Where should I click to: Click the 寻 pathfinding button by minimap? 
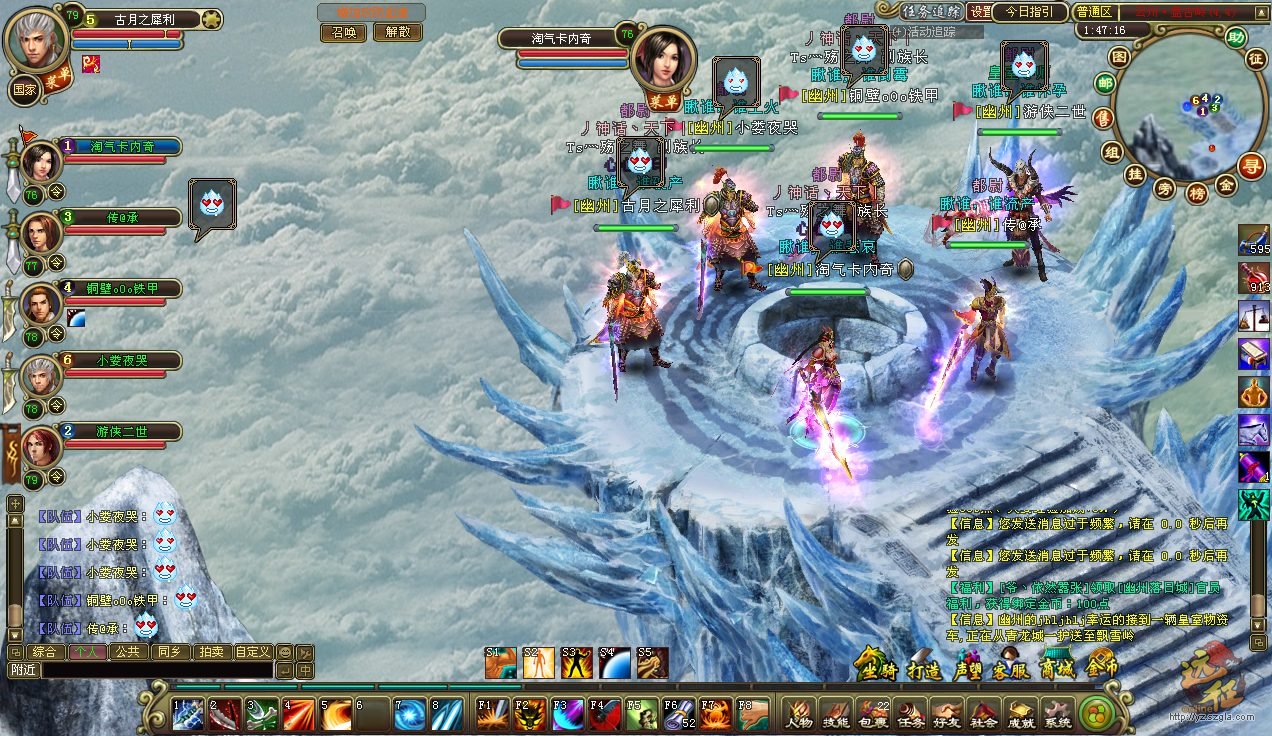[x=1250, y=165]
